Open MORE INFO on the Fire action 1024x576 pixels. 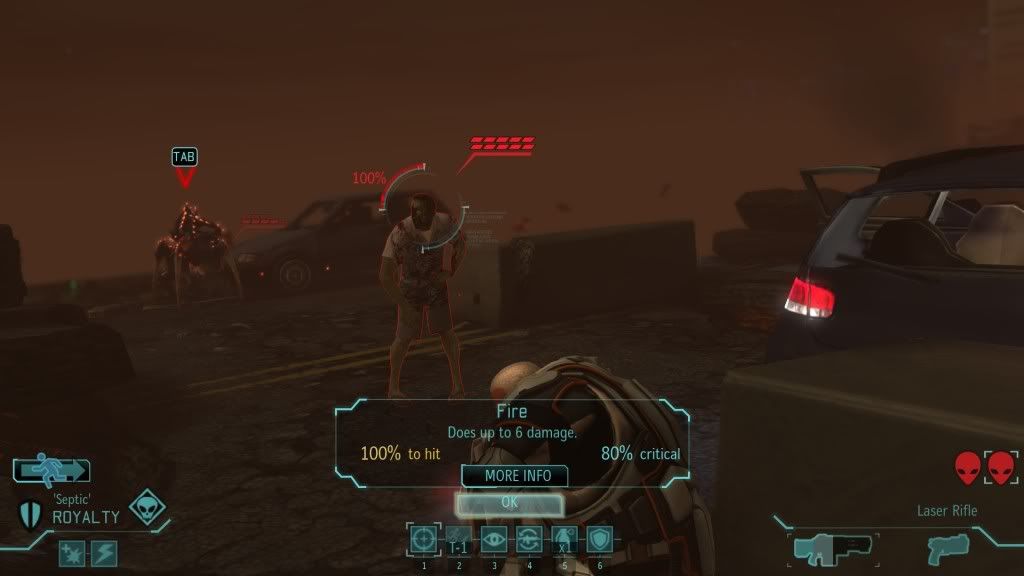[514, 476]
